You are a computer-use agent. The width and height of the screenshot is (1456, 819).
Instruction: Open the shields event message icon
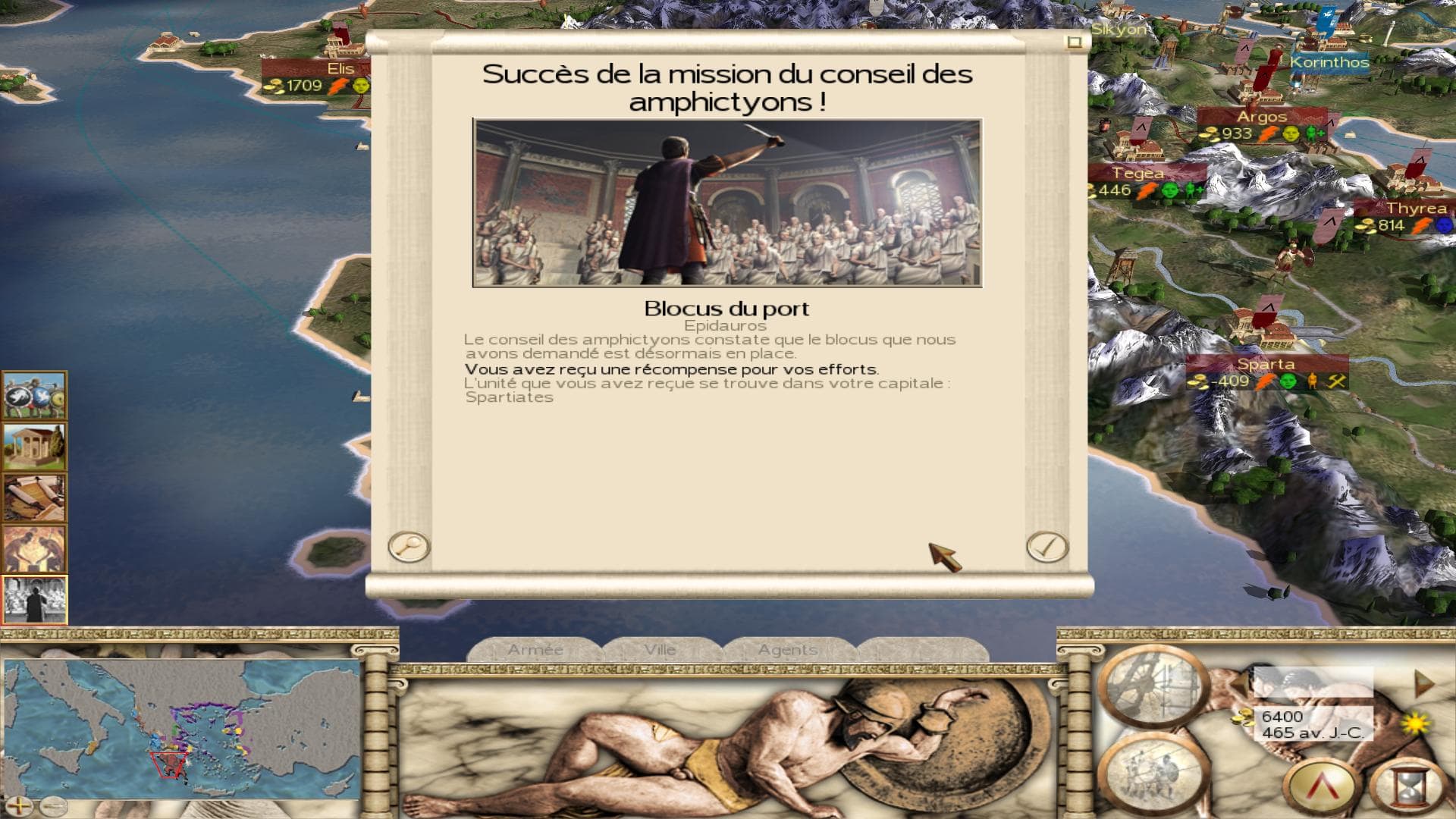(x=35, y=395)
